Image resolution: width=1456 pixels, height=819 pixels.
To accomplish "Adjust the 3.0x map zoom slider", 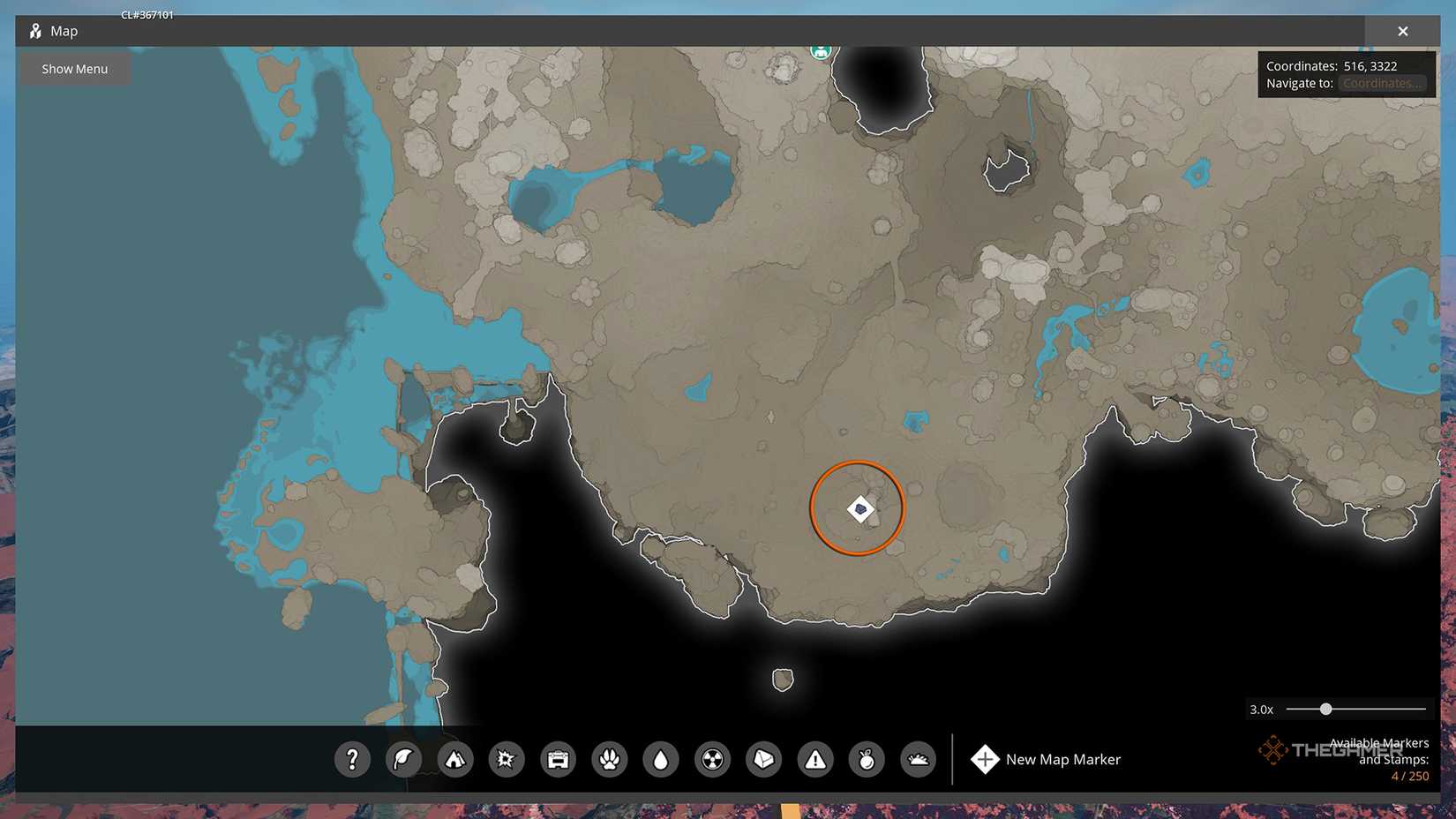I will tap(1325, 709).
